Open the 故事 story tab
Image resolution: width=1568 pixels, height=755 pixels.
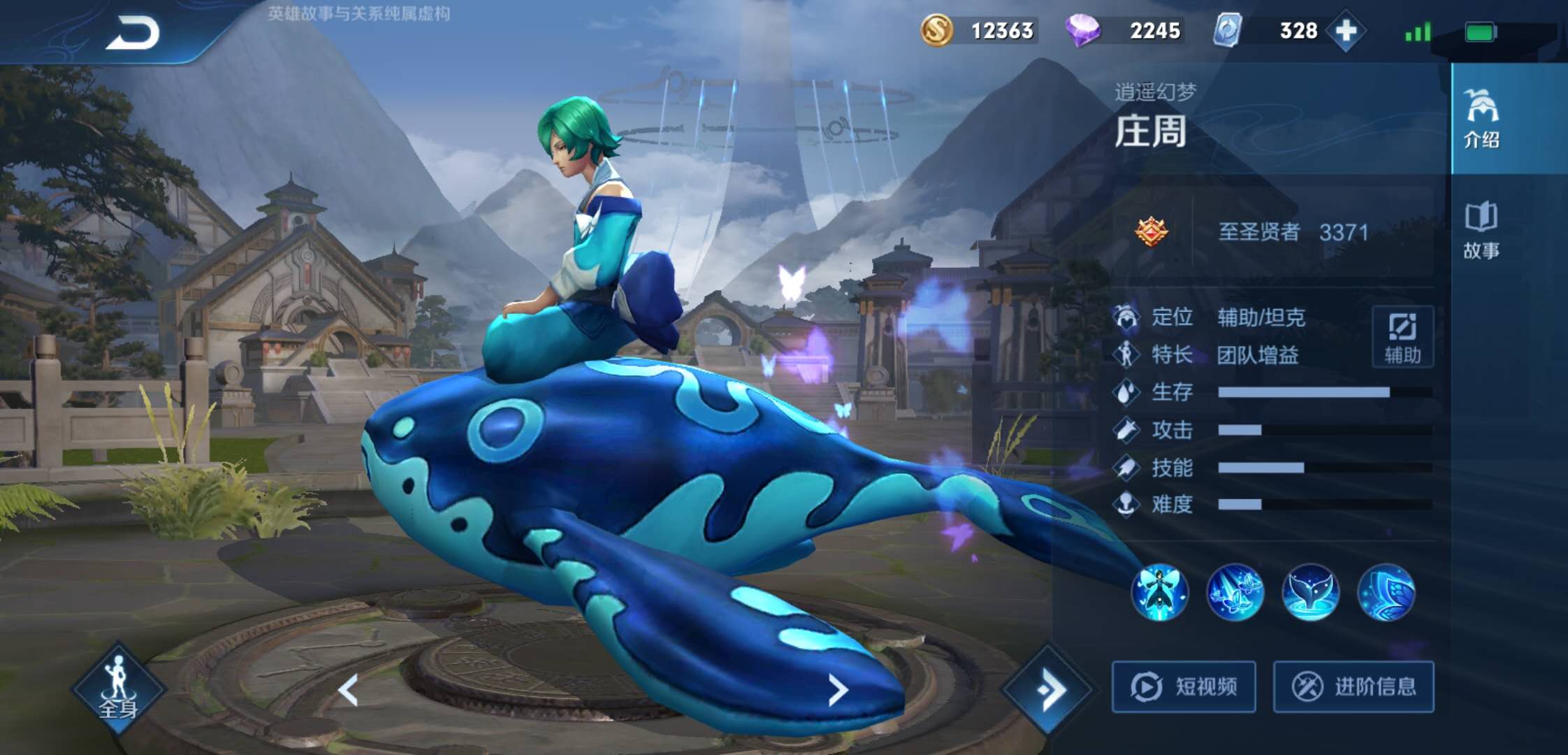tap(1481, 231)
